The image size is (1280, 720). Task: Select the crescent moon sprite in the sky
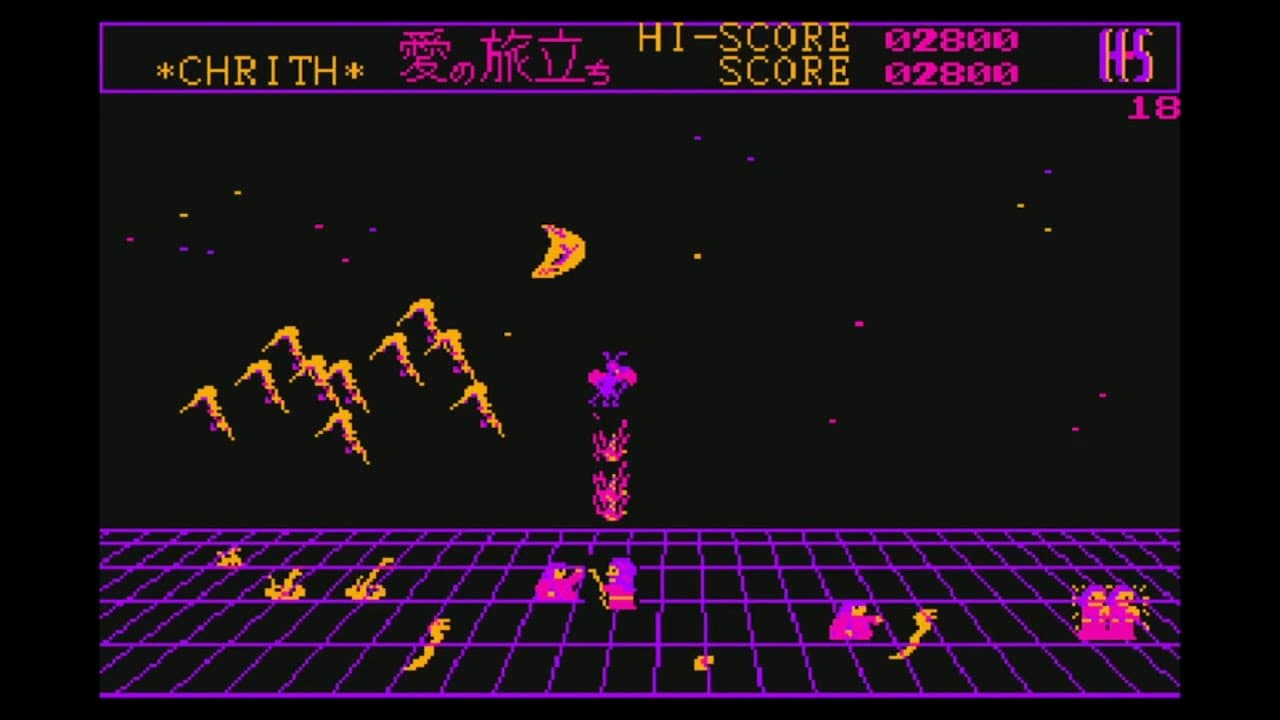point(560,248)
